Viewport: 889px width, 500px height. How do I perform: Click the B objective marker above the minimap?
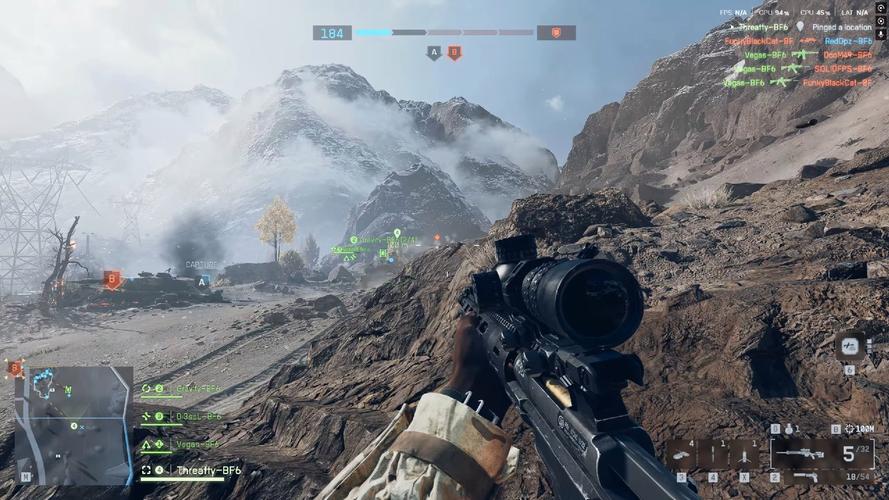[14, 368]
